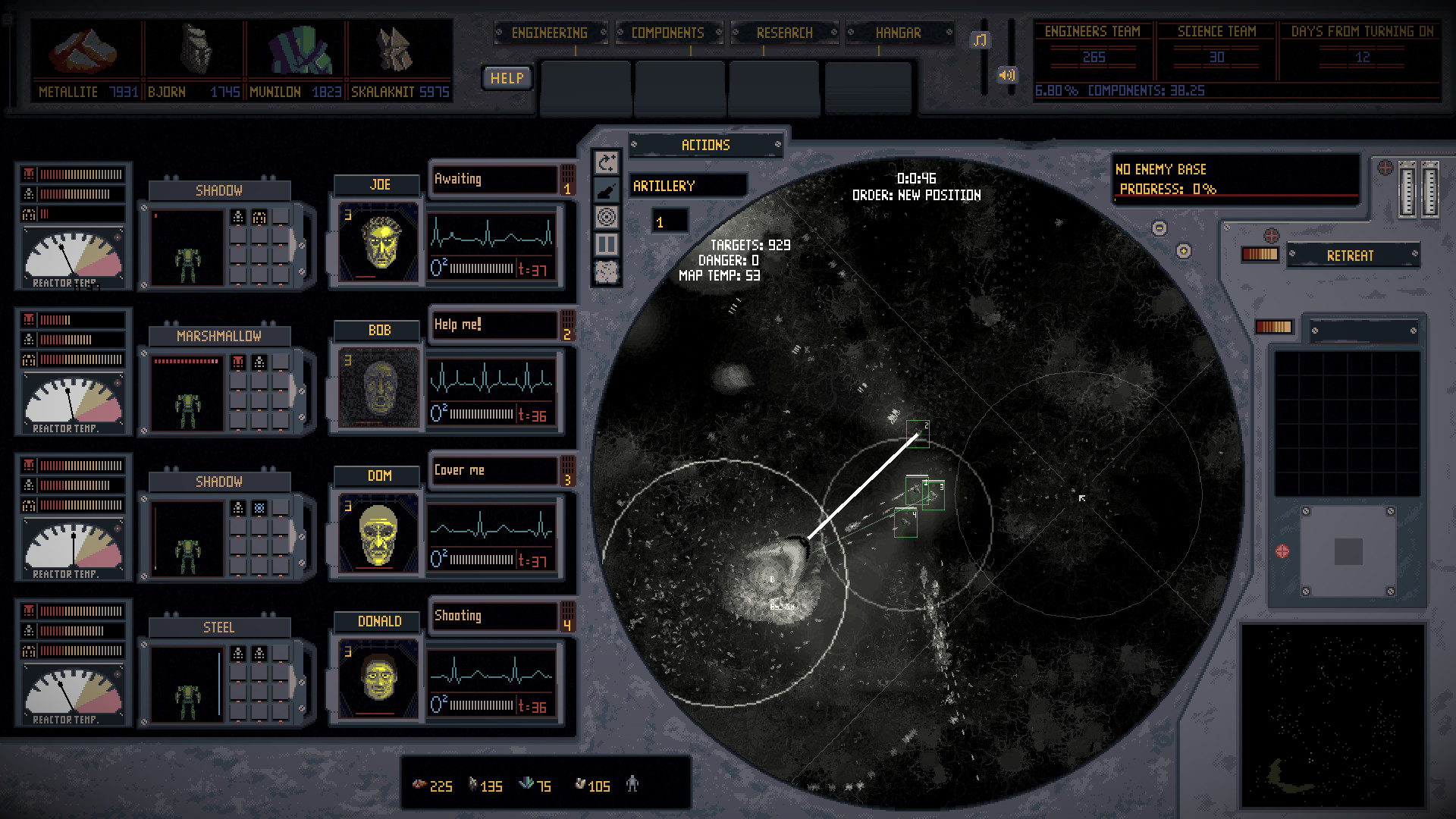Screen dimensions: 1456x819
Task: Select pilot Joe's portrait
Action: pos(378,242)
